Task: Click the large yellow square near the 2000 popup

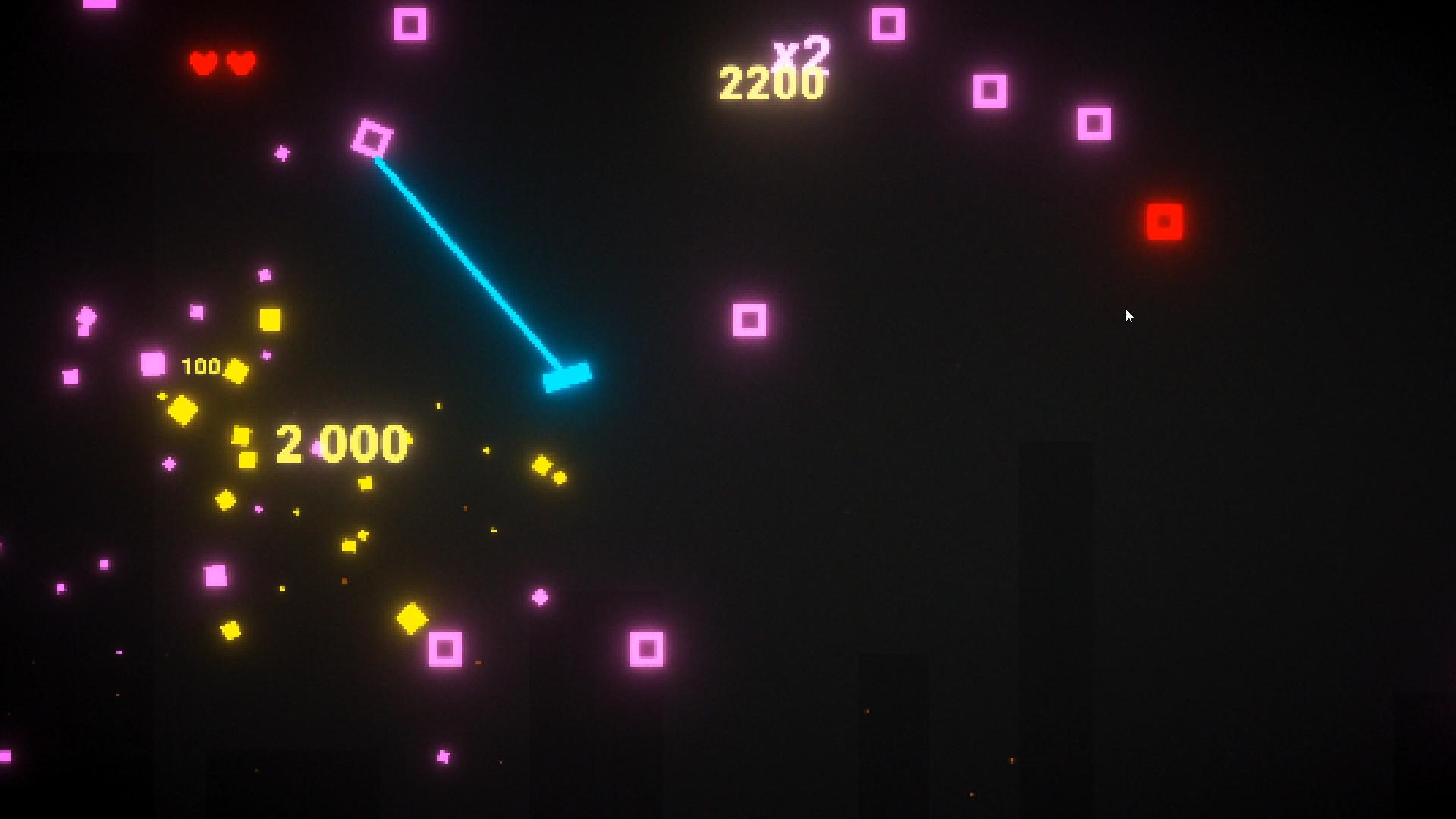Action: [x=271, y=322]
